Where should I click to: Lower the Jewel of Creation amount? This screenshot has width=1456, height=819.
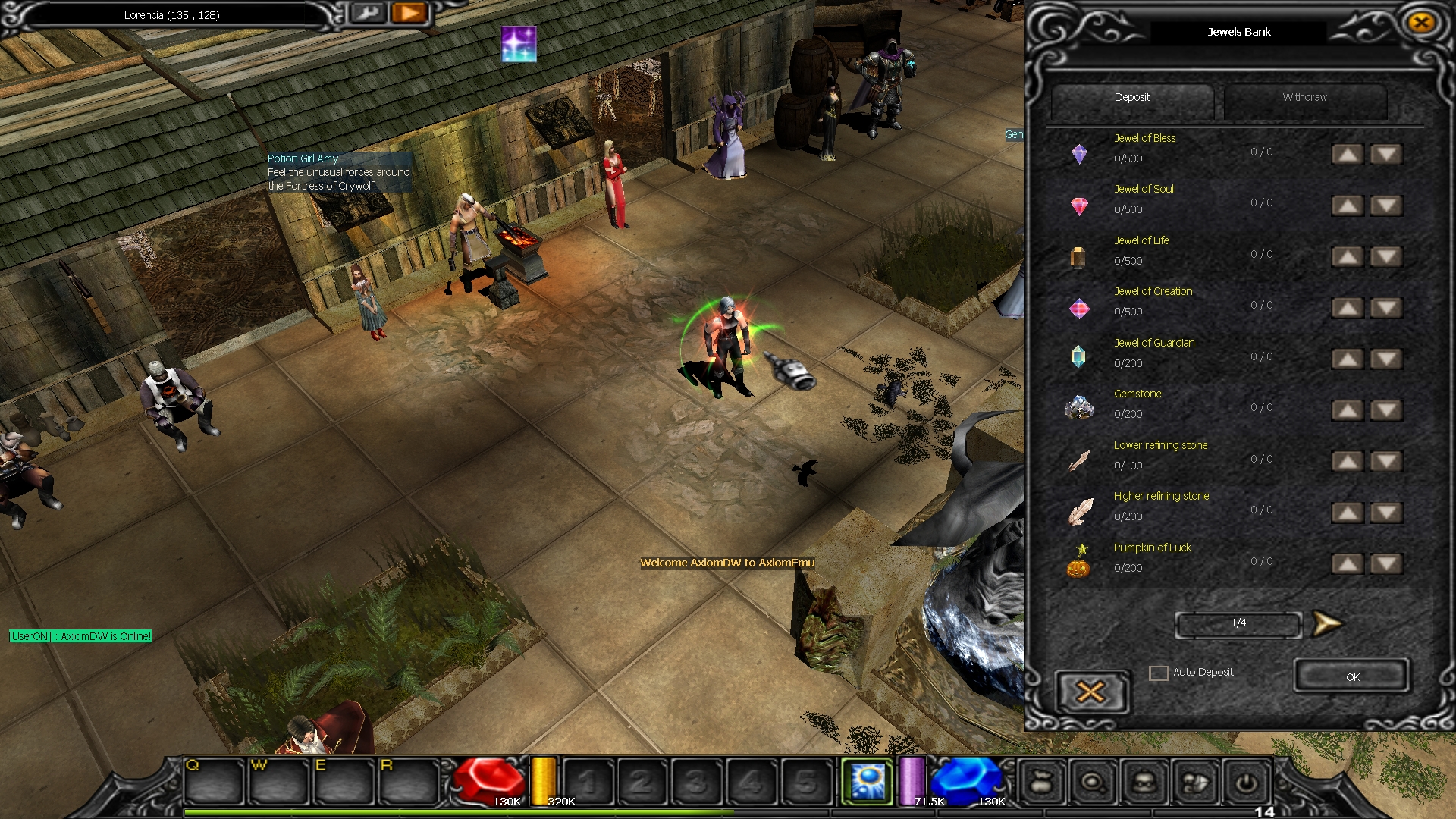[x=1386, y=308]
